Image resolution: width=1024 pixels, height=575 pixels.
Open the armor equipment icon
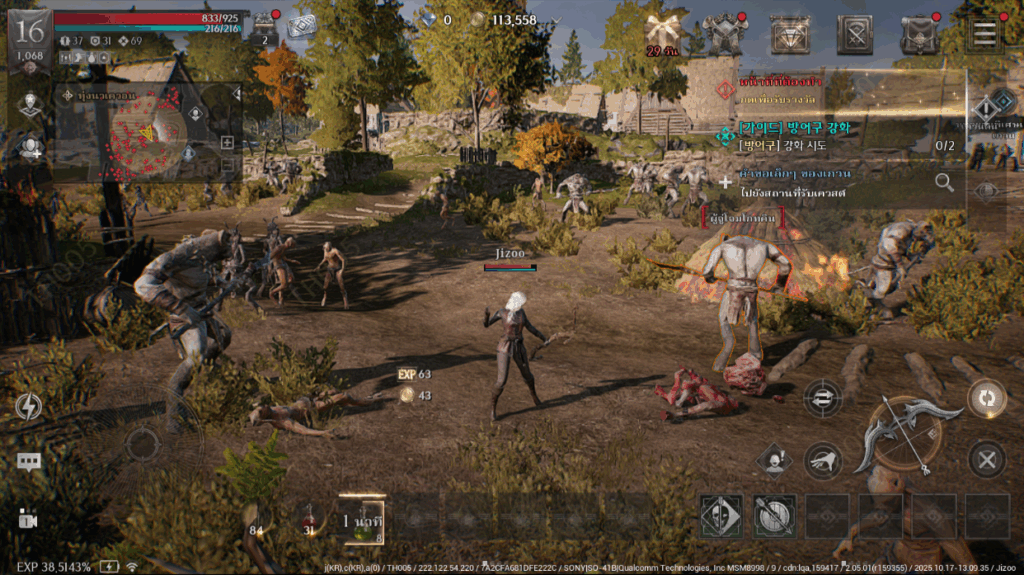728,34
